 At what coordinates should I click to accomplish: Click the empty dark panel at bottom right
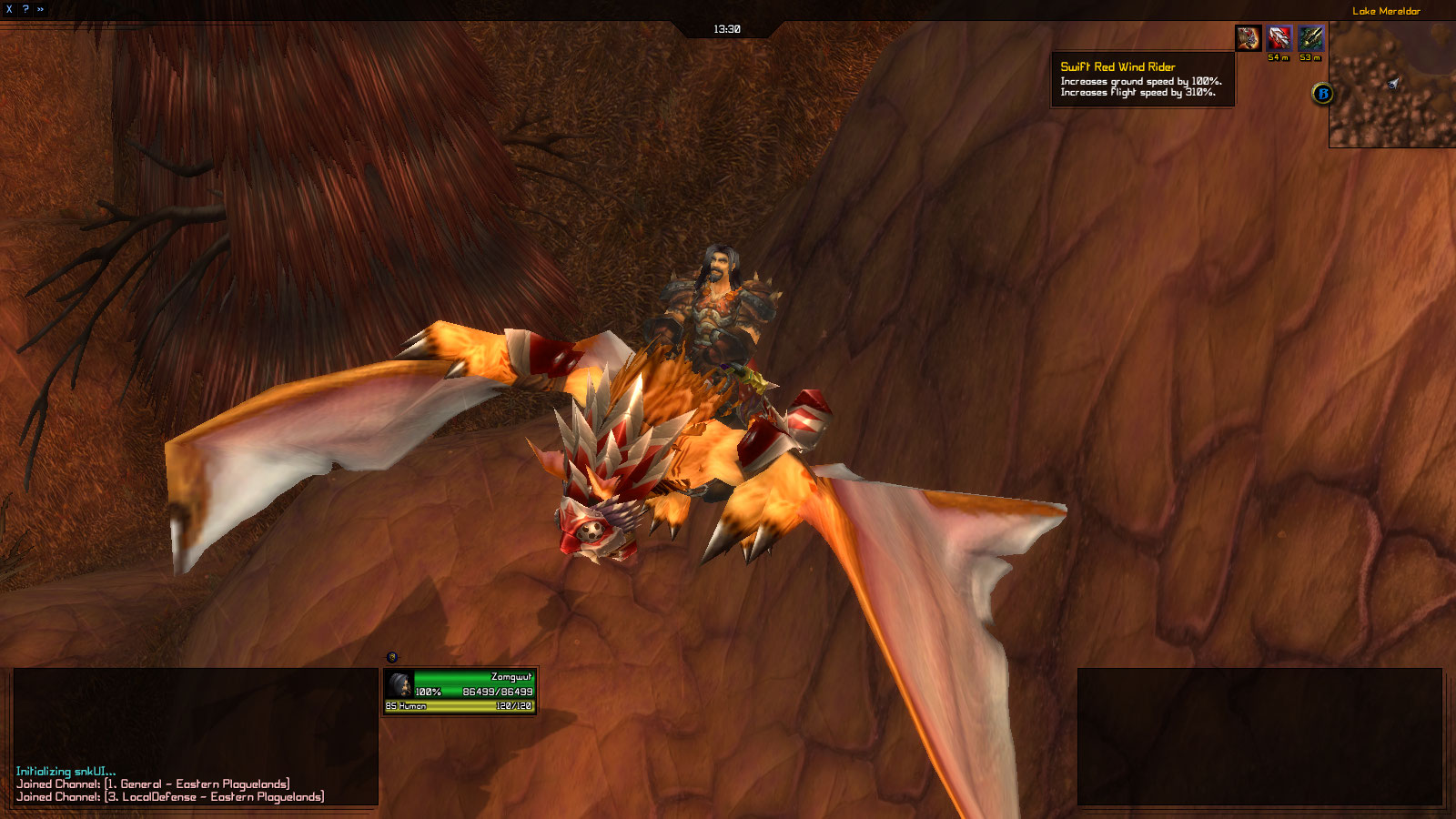[1259, 736]
